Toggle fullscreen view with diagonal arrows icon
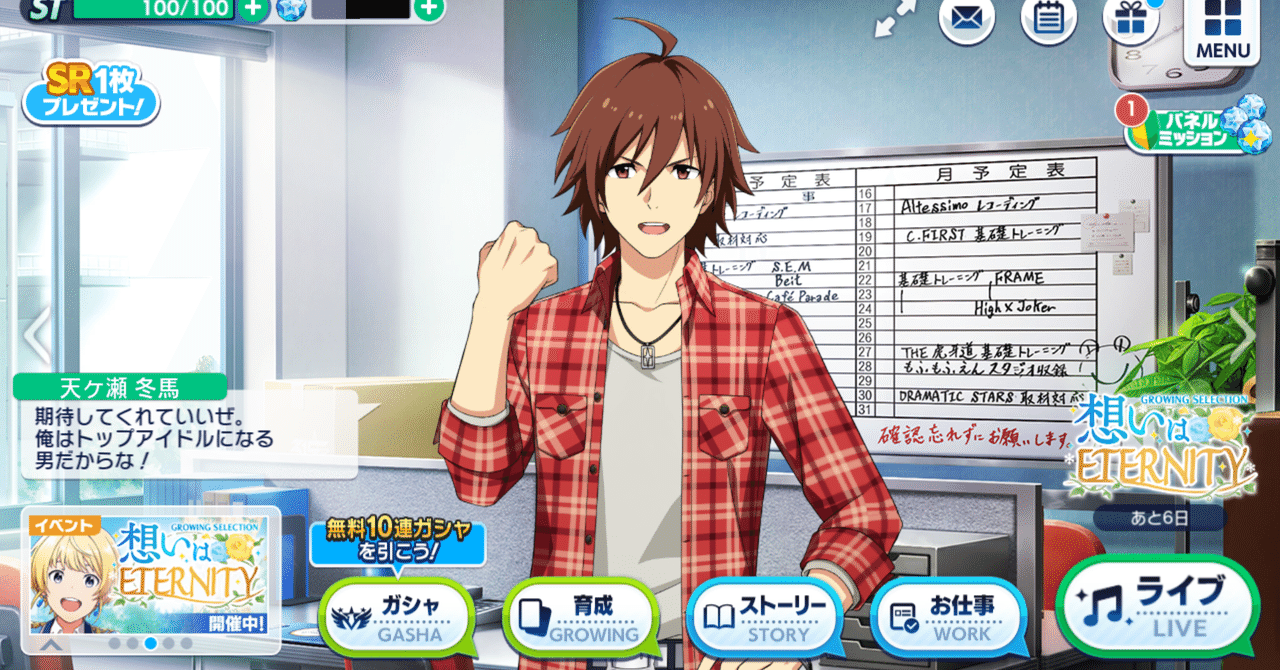Viewport: 1280px width, 670px height. (896, 20)
